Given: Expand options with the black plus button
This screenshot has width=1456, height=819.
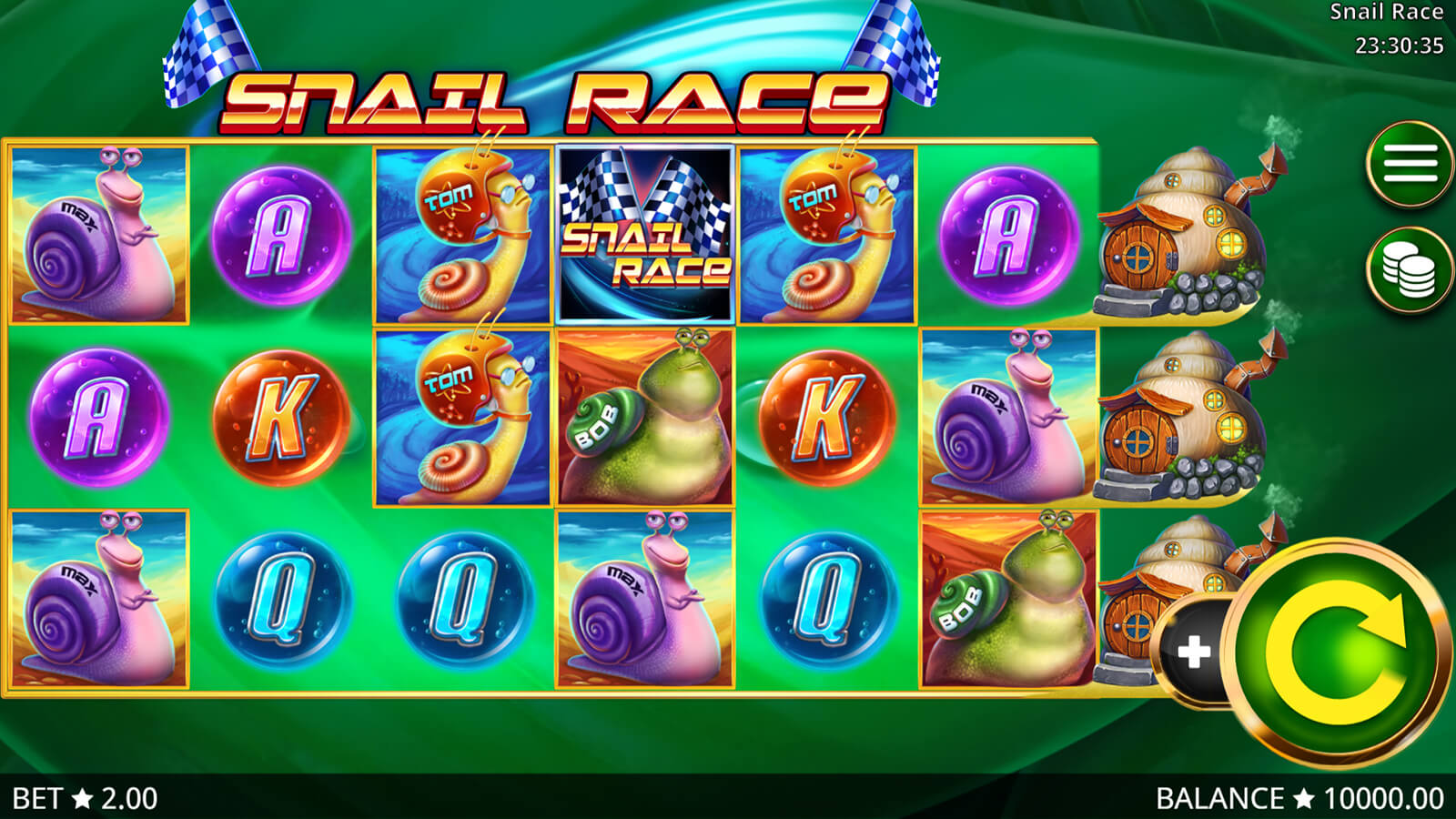Looking at the screenshot, I should [1193, 650].
